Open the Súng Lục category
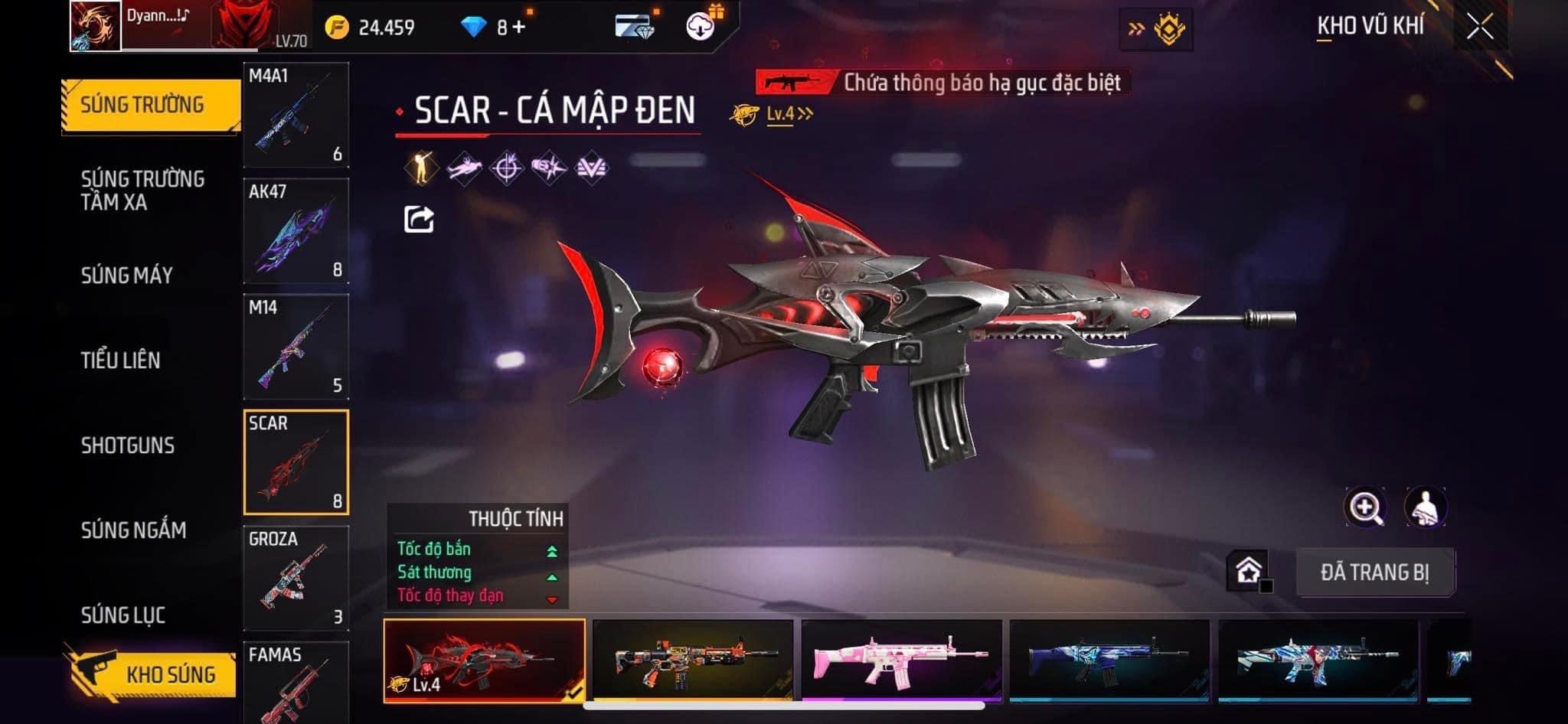The height and width of the screenshot is (724, 1568). (x=123, y=615)
